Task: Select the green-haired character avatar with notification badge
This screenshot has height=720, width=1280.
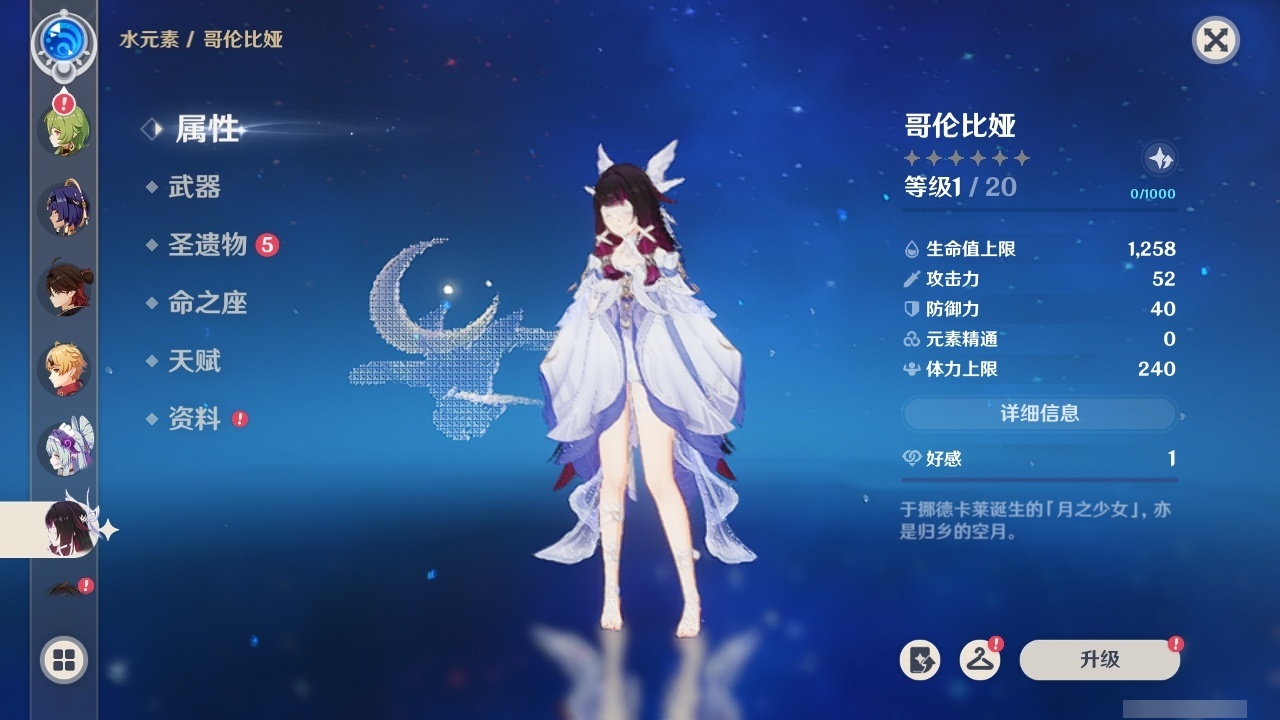Action: click(62, 130)
